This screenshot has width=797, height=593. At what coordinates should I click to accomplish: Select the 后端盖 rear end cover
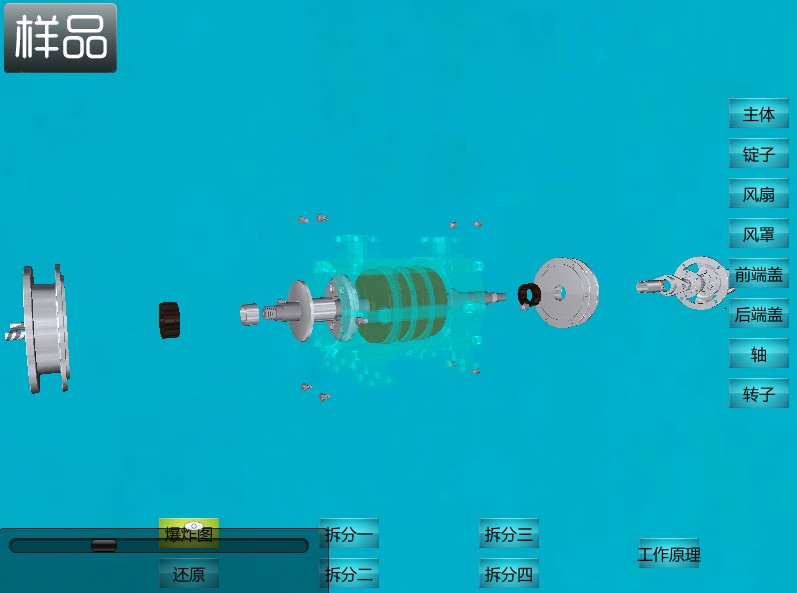pos(758,314)
